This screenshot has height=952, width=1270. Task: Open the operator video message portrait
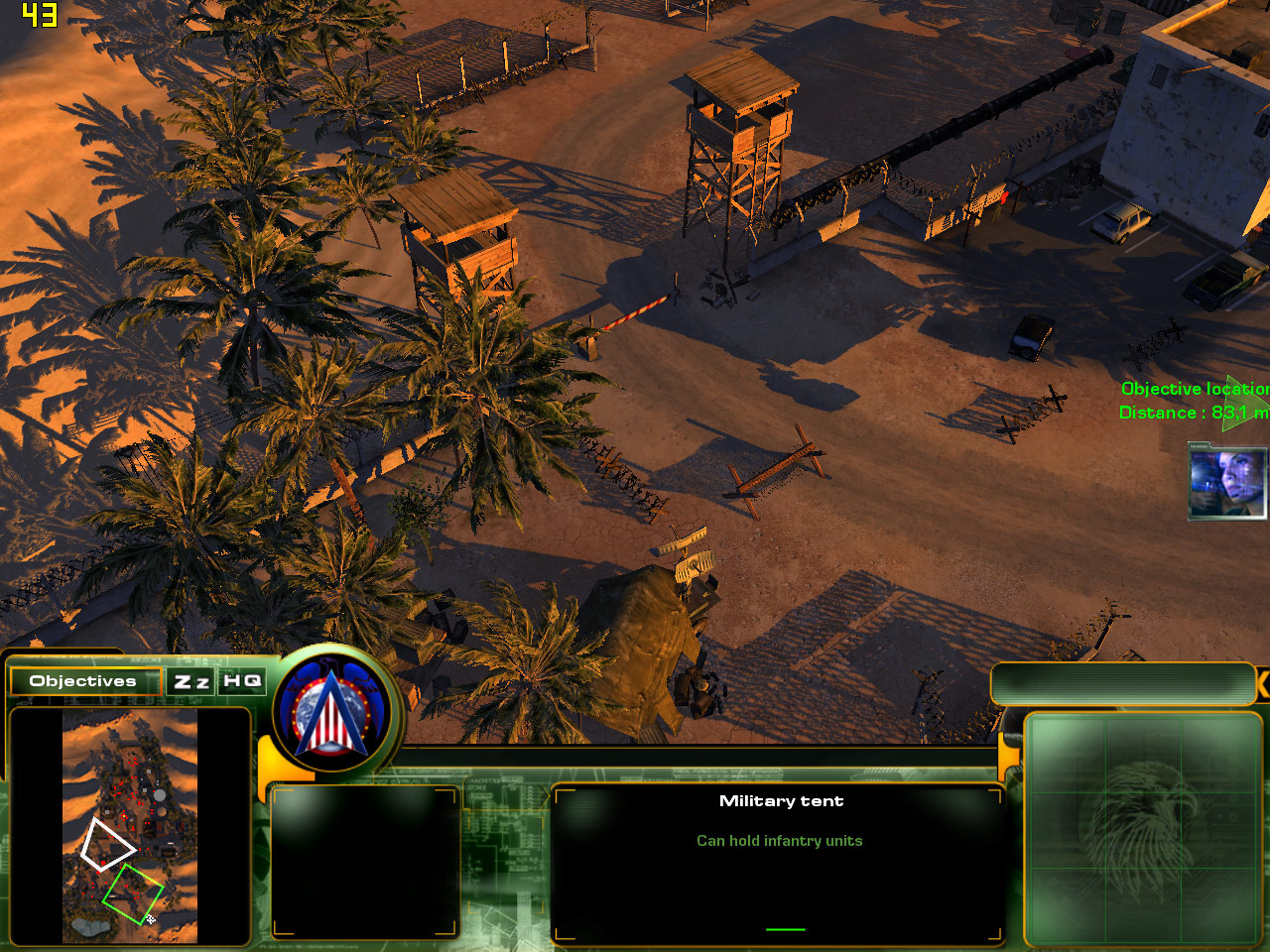tap(1227, 483)
